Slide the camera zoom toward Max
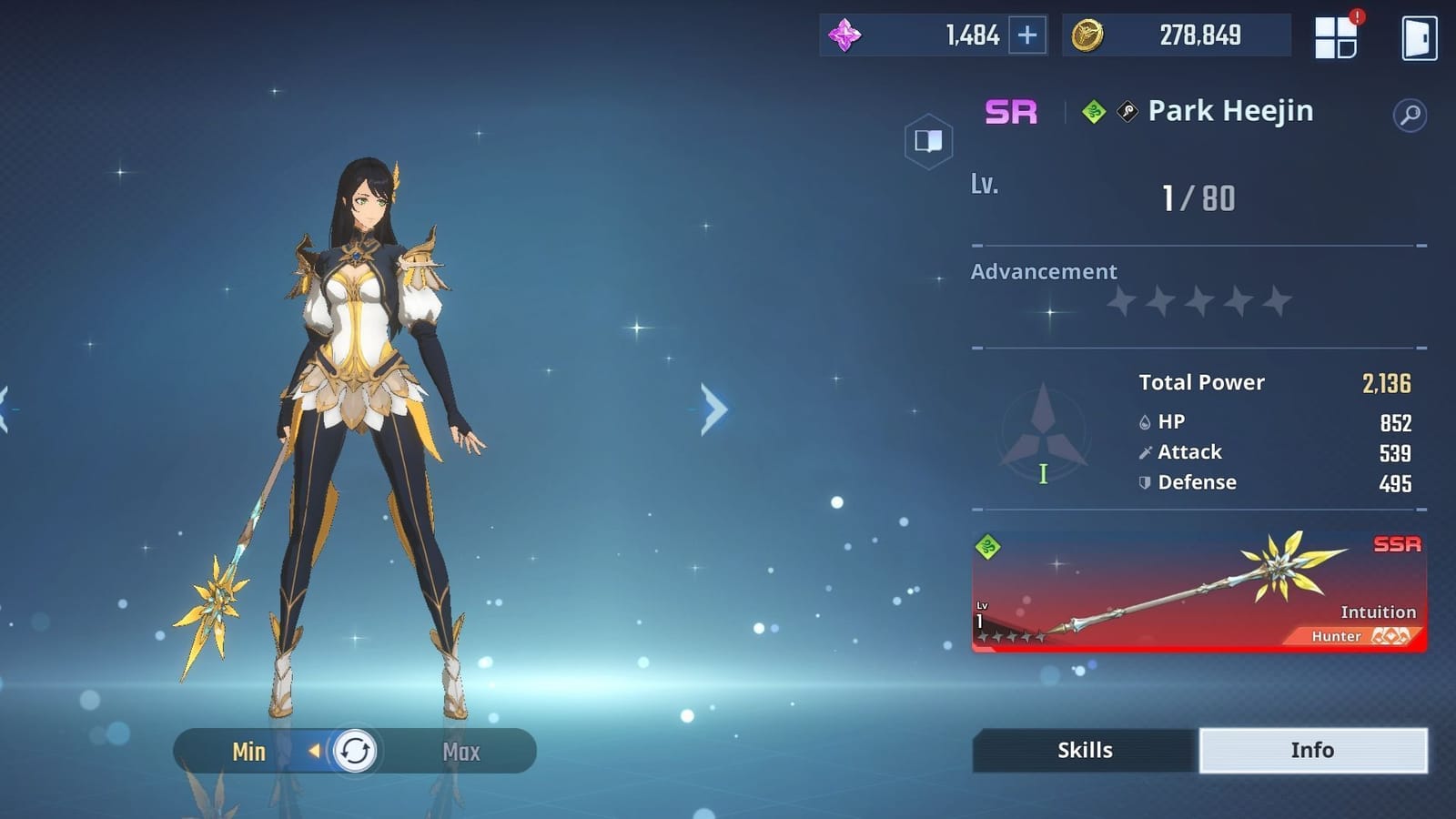The image size is (1456, 819). 460,751
